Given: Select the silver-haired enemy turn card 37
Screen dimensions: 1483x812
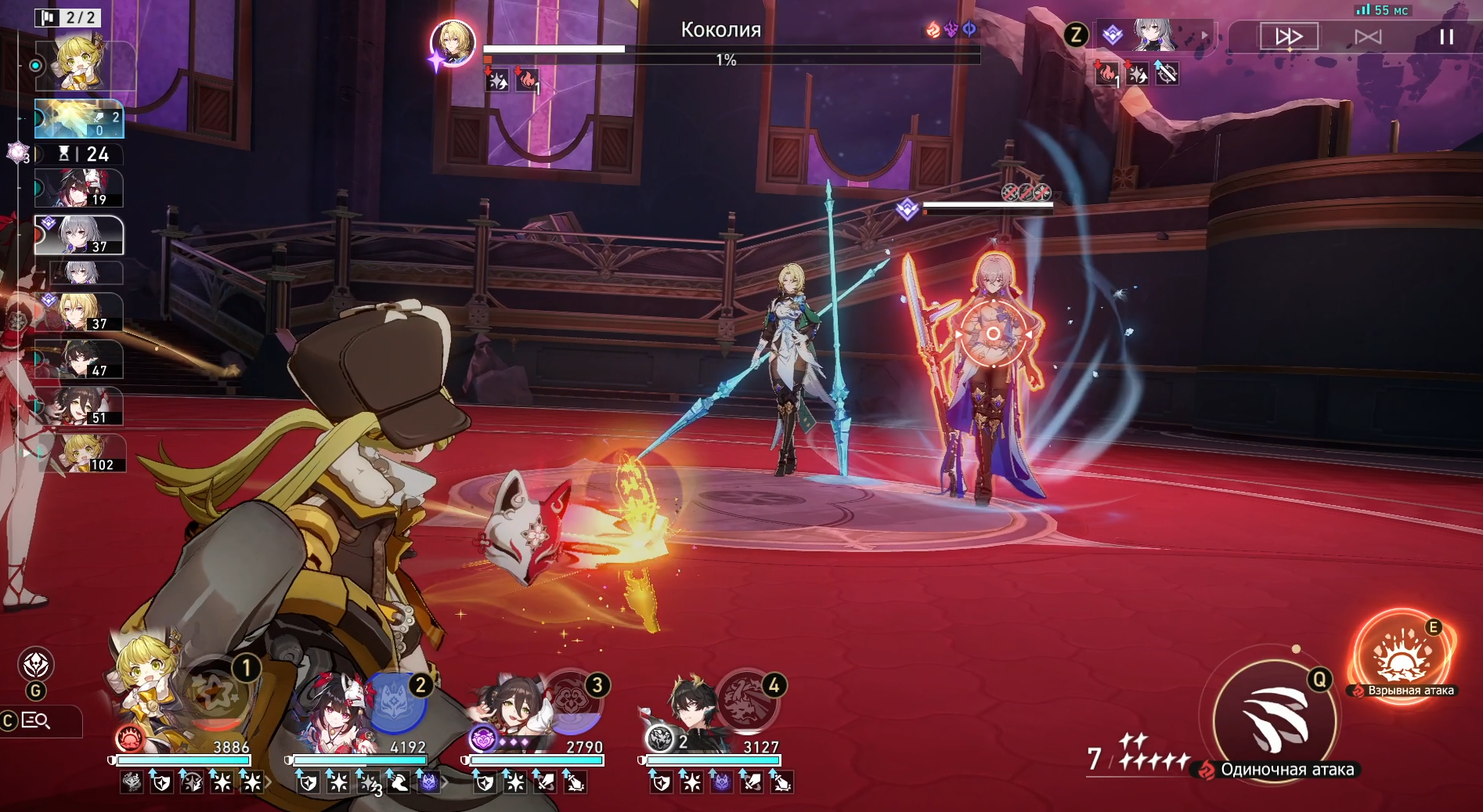Looking at the screenshot, I should tap(79, 236).
